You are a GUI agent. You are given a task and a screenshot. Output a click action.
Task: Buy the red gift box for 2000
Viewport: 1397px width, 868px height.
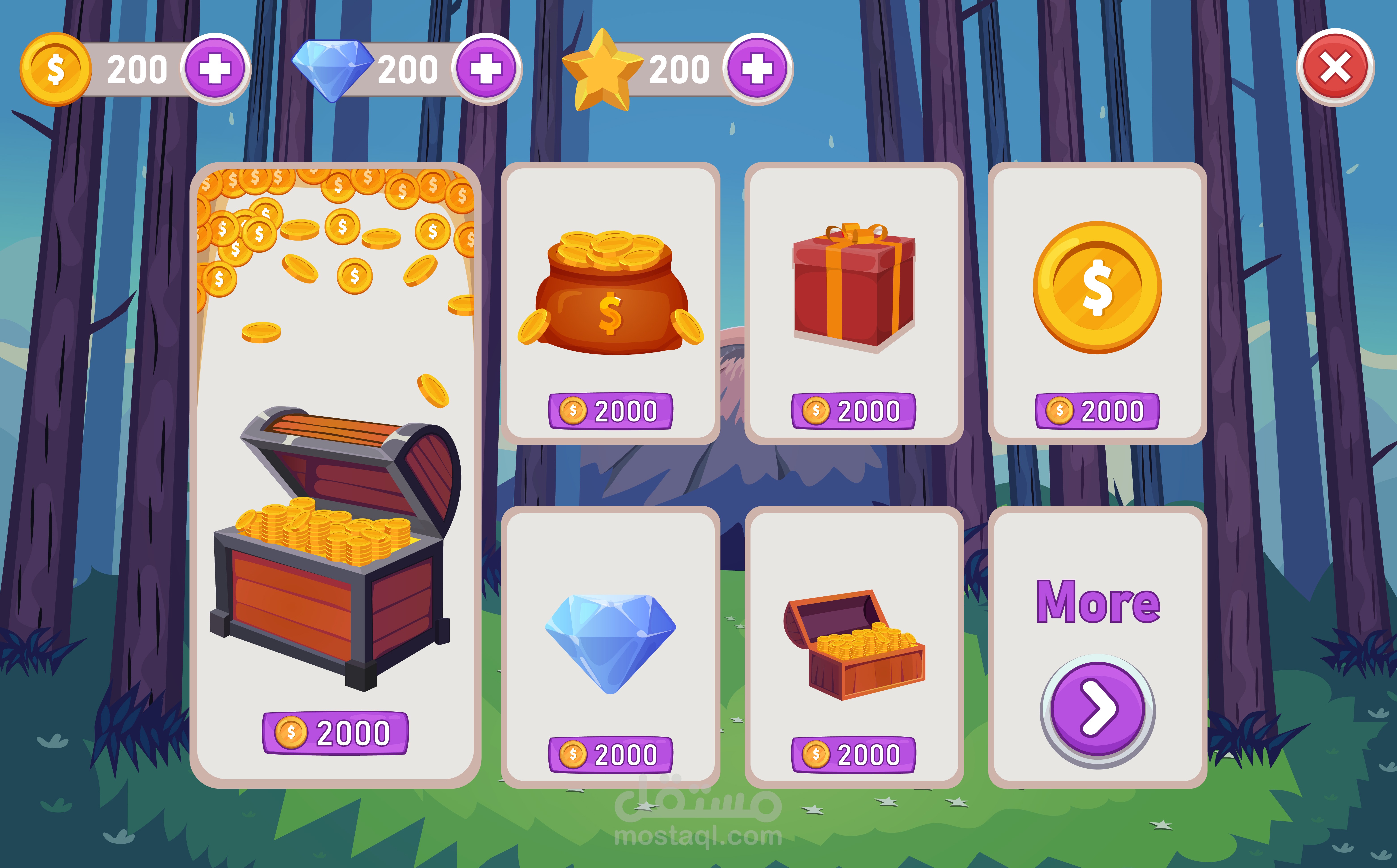853,411
